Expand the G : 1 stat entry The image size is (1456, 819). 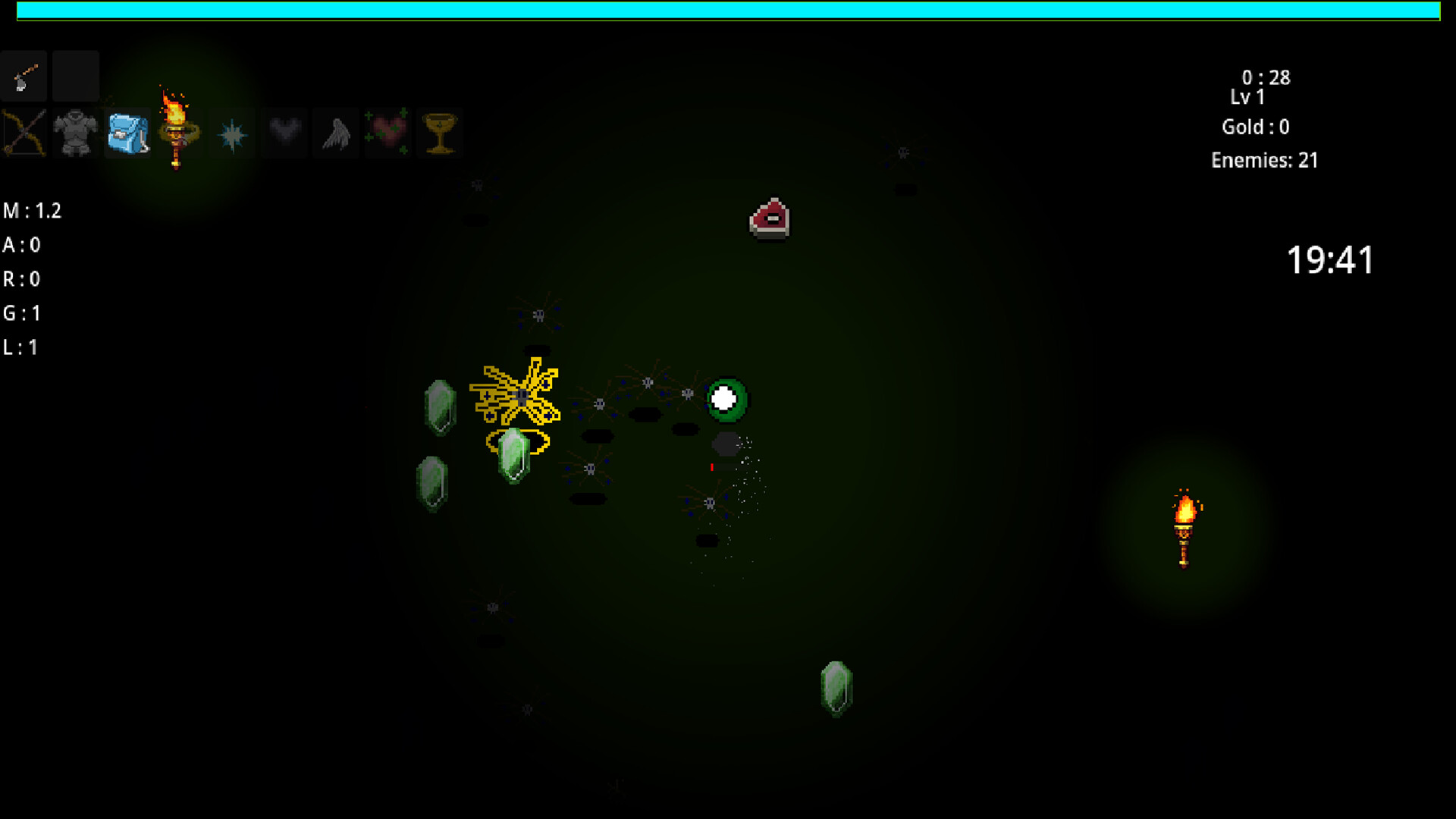(23, 313)
